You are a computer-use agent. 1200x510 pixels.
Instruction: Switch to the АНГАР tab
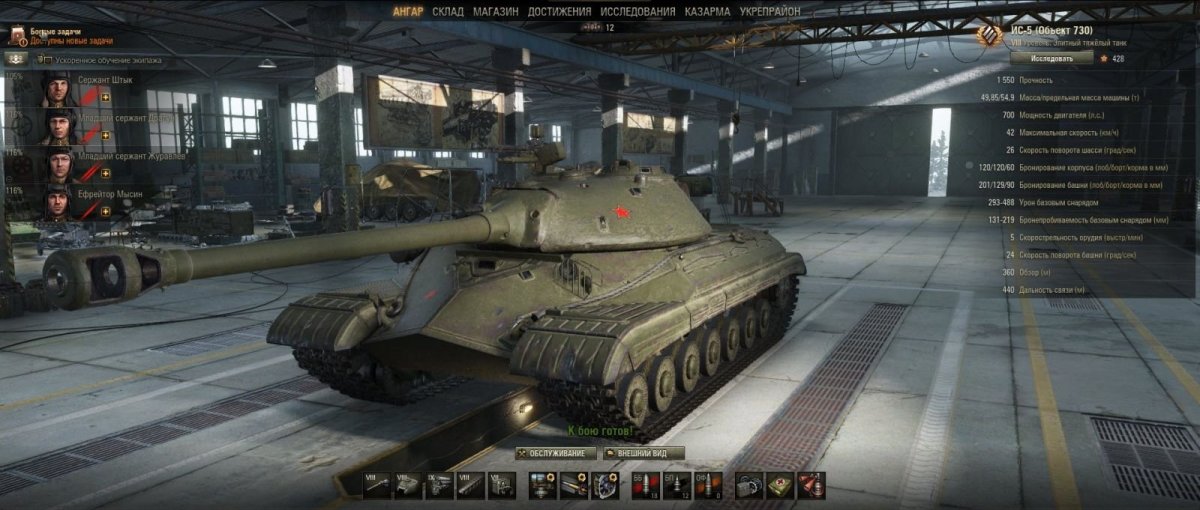coord(408,11)
